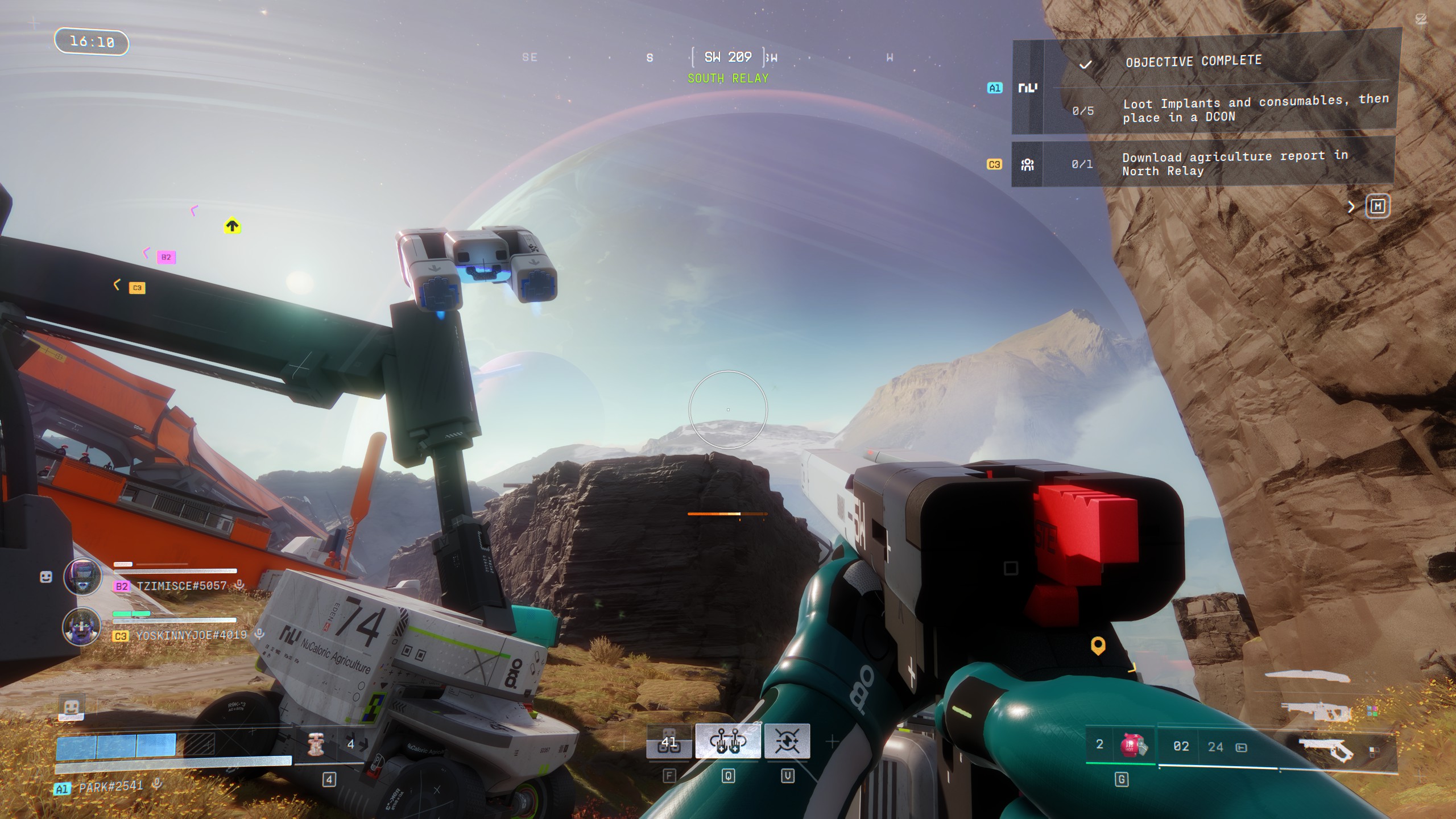This screenshot has height=819, width=1456.
Task: Switch to the top knife weapon icon
Action: pos(1307,676)
